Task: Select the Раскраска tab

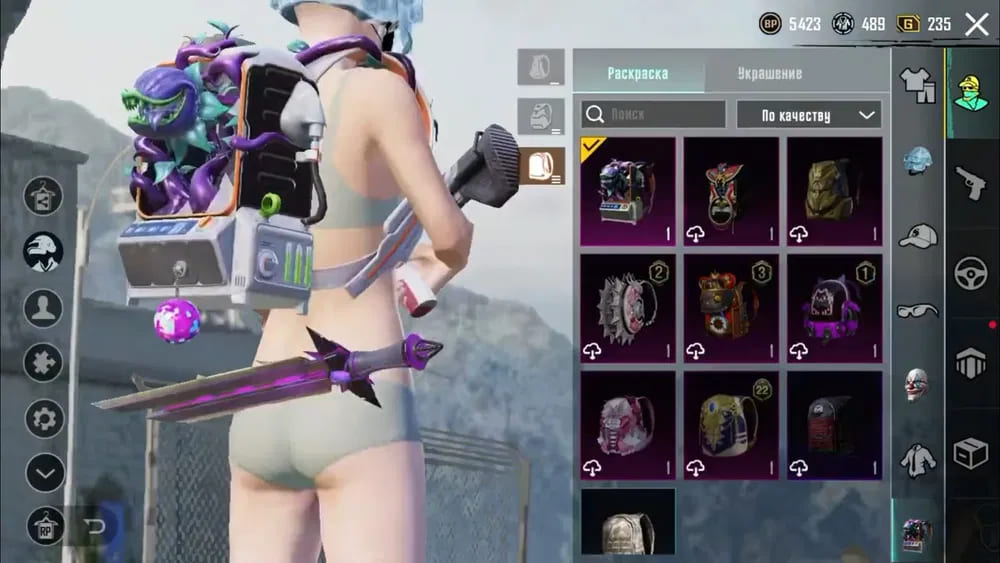Action: [638, 74]
